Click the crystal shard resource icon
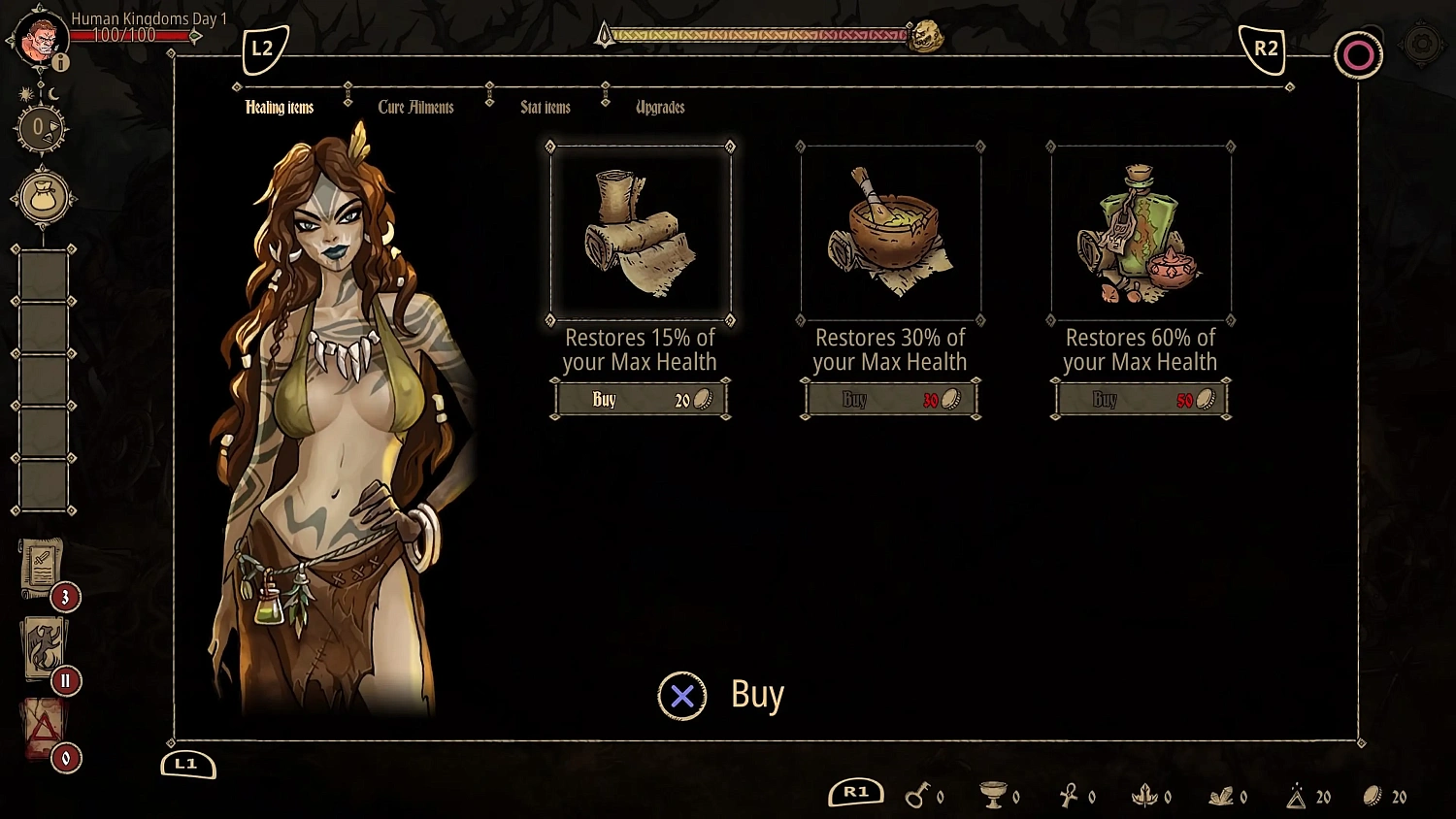Image resolution: width=1456 pixels, height=819 pixels. click(x=1221, y=796)
